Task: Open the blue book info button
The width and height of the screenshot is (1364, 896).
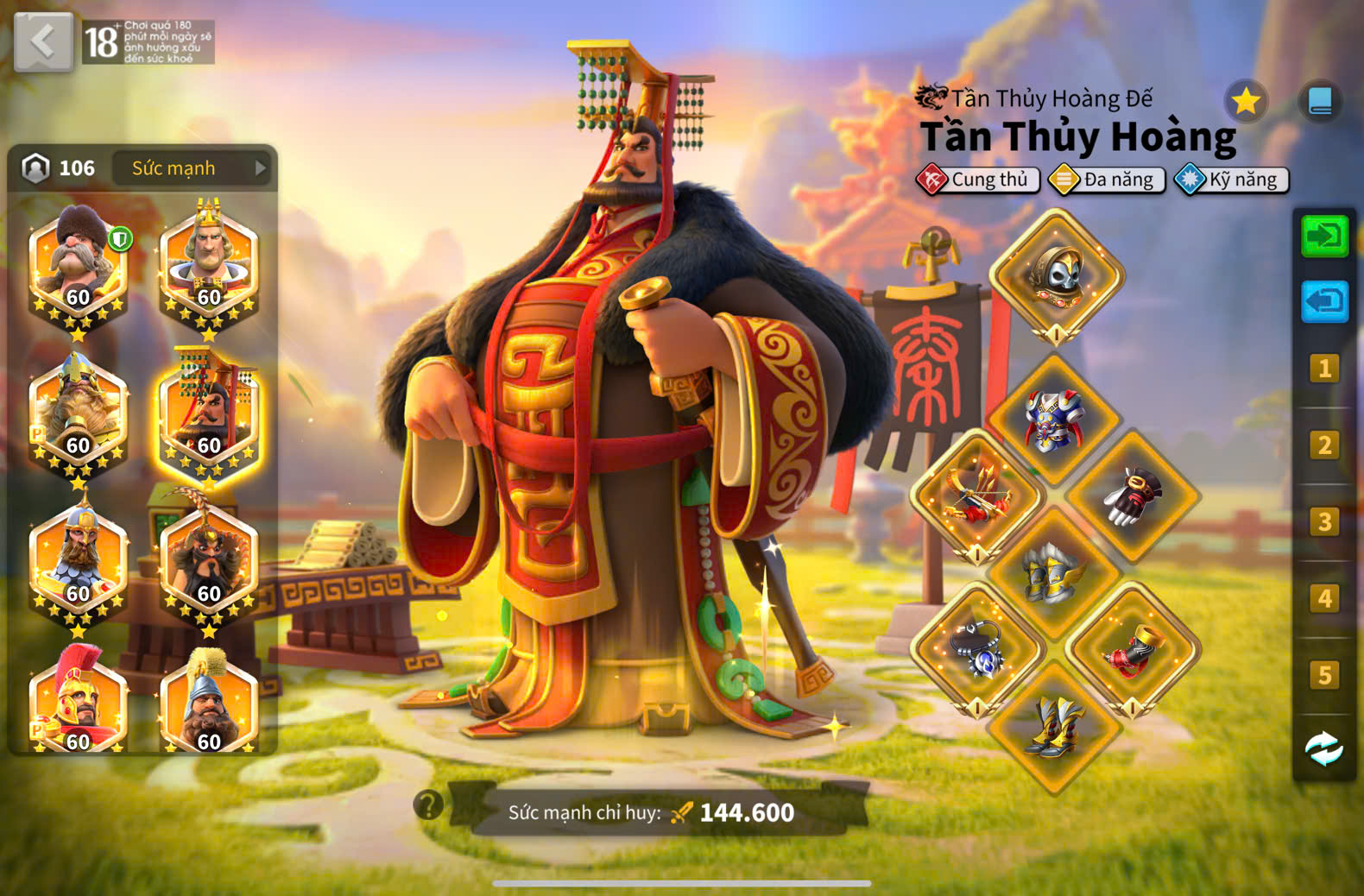Action: [1320, 101]
